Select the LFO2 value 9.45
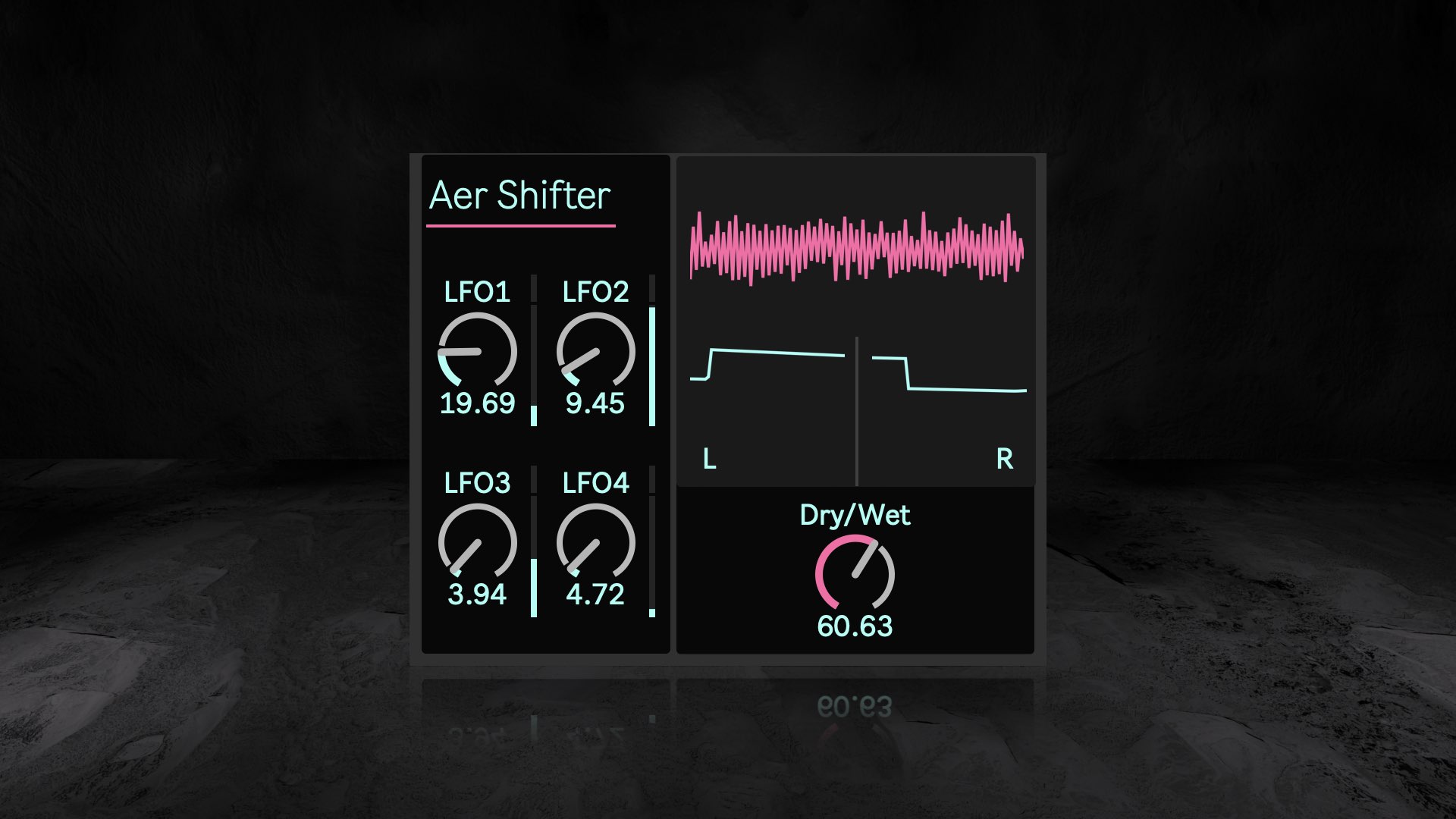 click(595, 403)
